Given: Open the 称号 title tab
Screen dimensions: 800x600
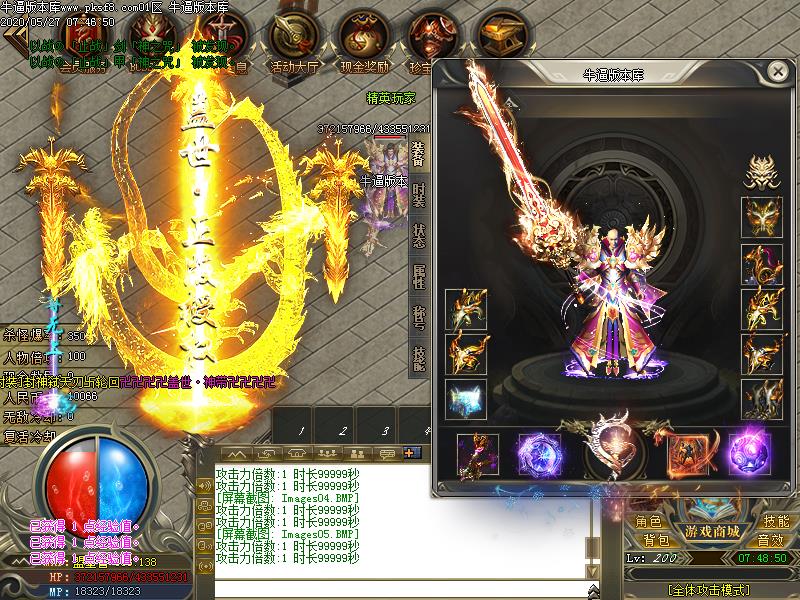Looking at the screenshot, I should 418,315.
